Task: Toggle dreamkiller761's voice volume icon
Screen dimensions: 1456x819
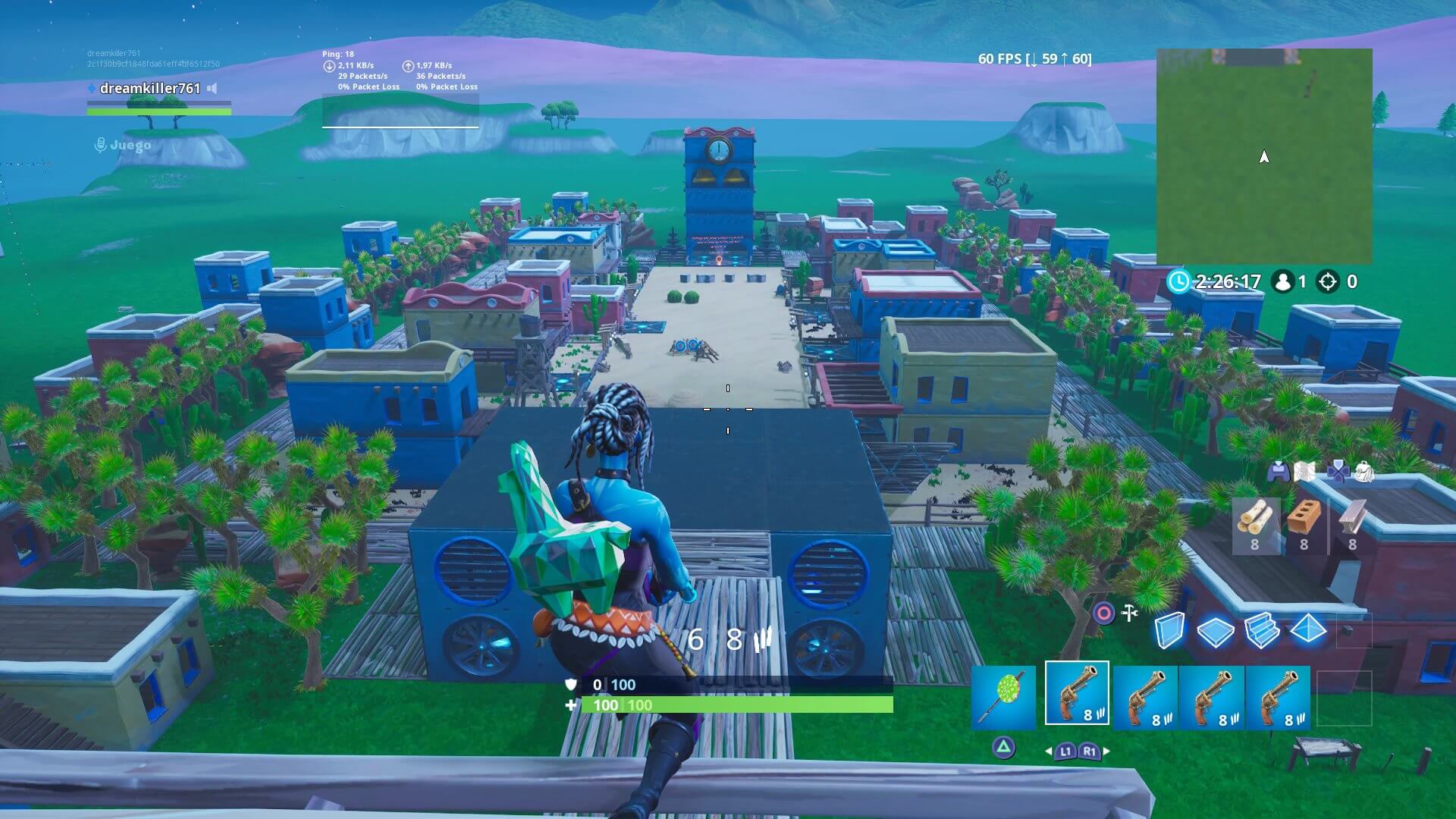Action: 213,87
